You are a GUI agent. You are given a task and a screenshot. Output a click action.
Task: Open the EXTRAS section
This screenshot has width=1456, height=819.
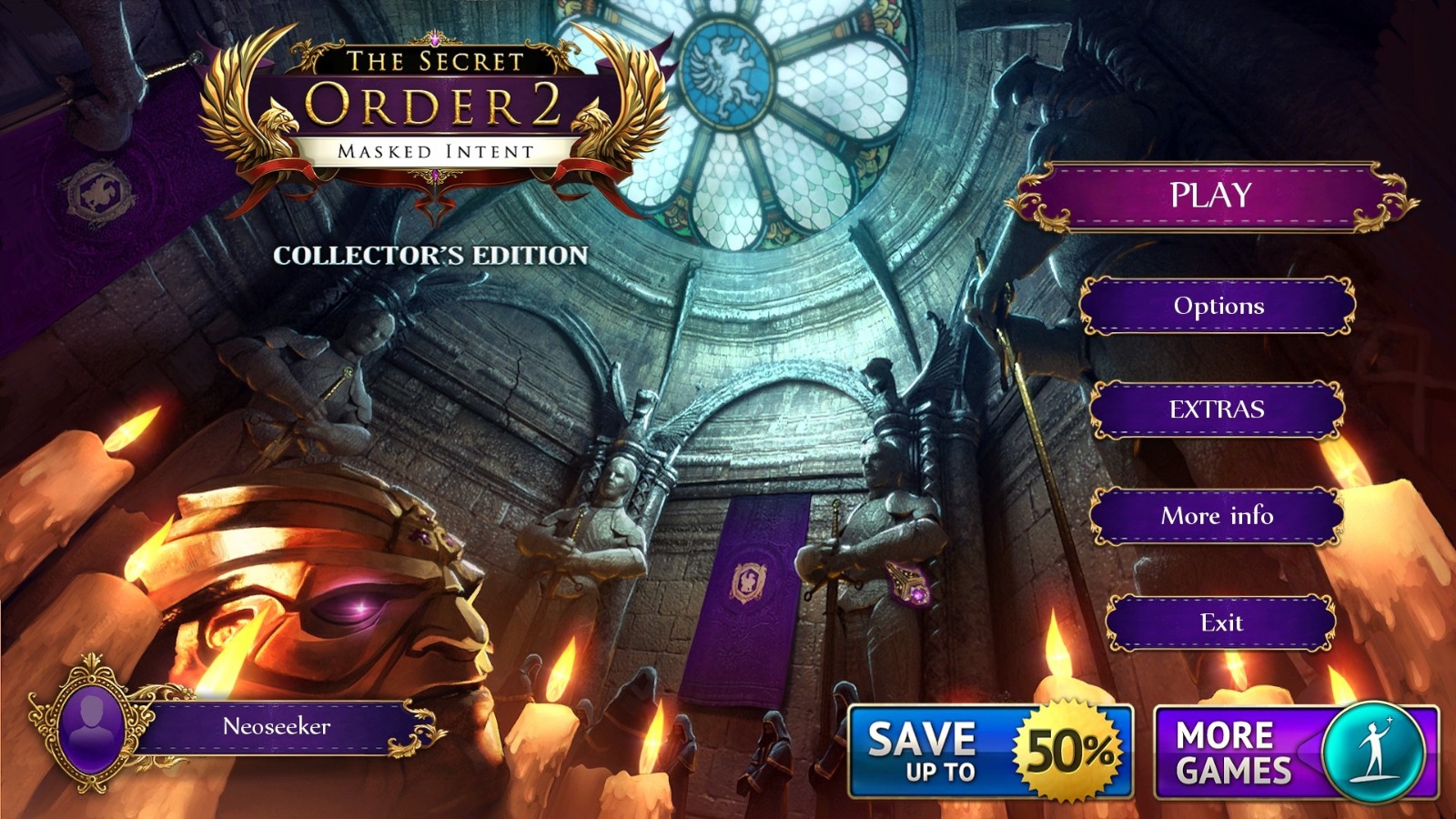click(1217, 411)
